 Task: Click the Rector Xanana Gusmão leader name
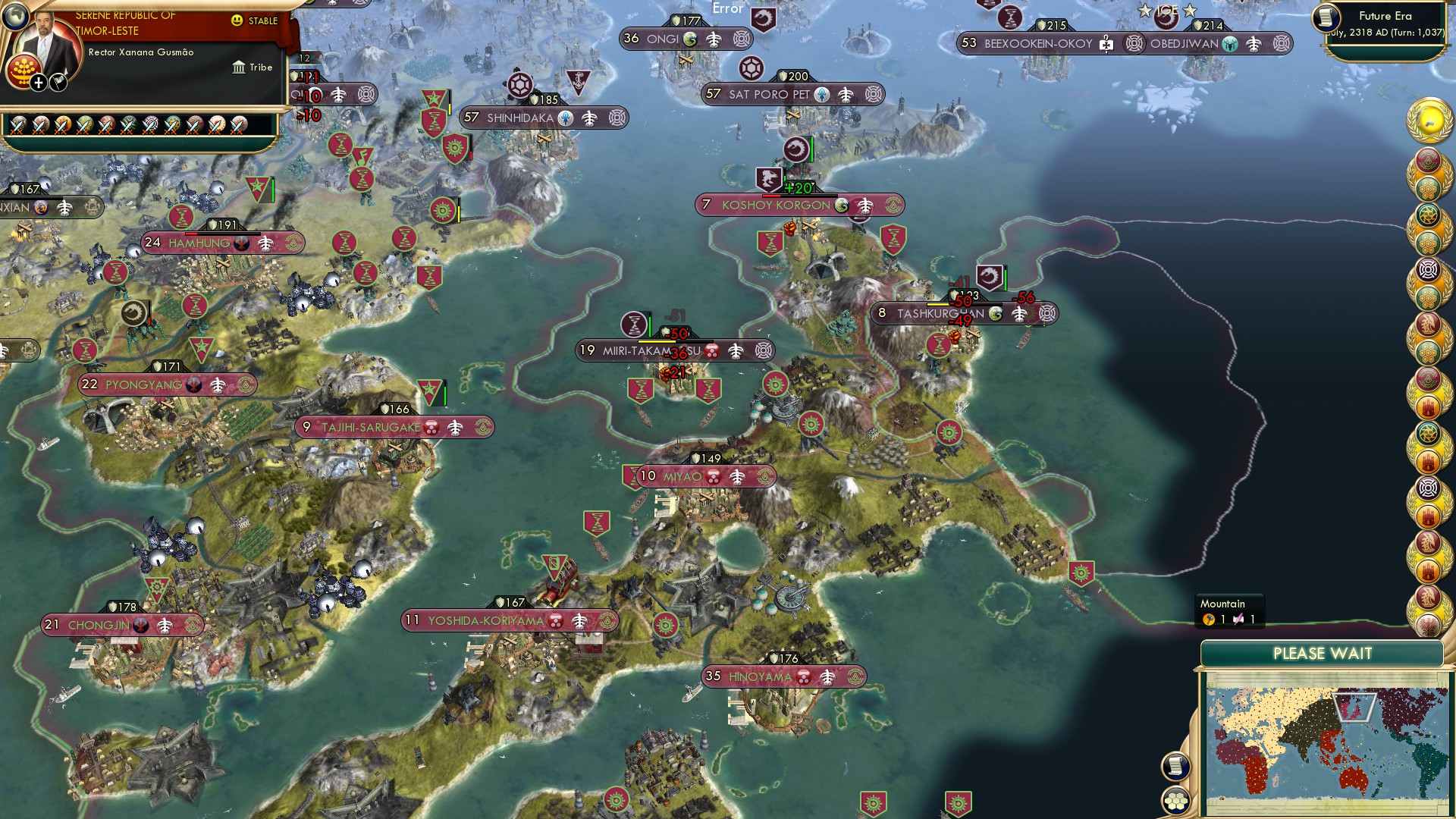[141, 52]
